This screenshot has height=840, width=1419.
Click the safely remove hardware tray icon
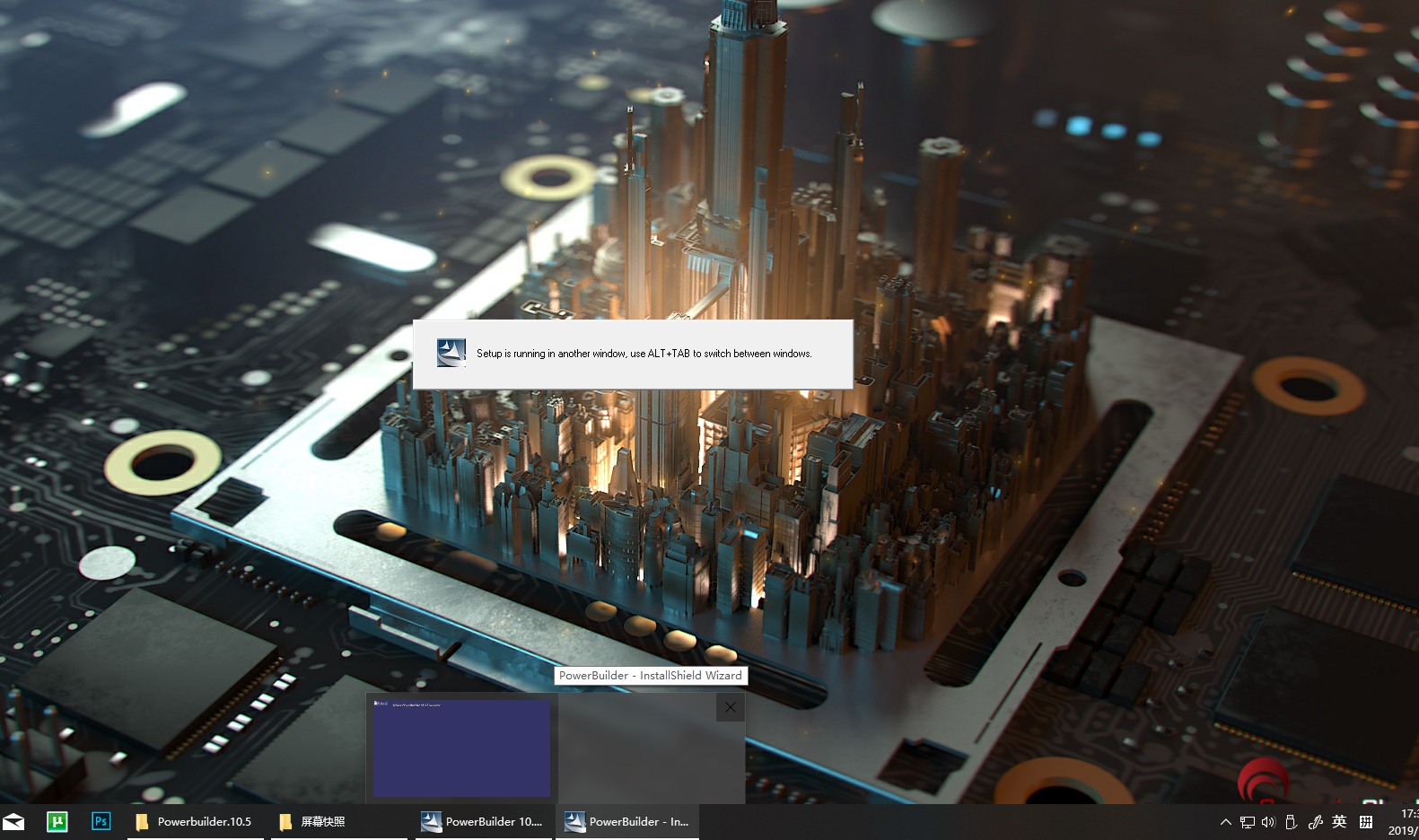pyautogui.click(x=1291, y=821)
